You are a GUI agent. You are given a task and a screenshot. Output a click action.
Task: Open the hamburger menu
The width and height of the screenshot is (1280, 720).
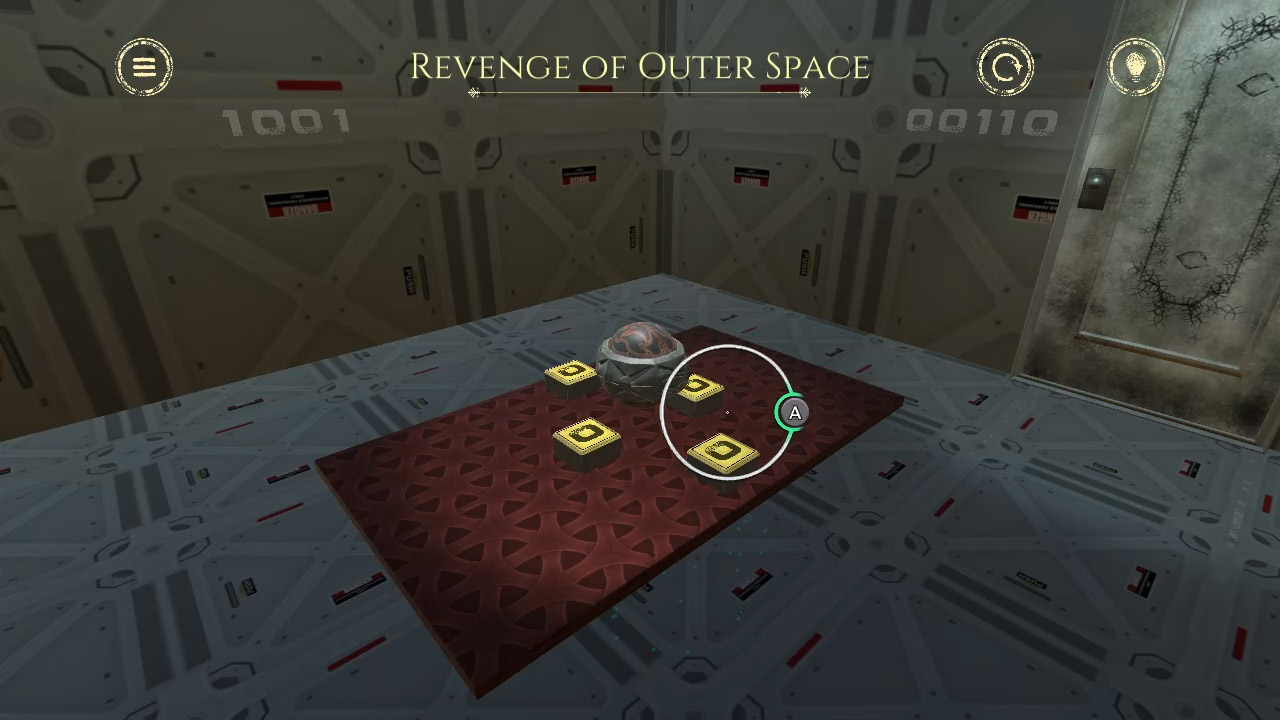[144, 66]
